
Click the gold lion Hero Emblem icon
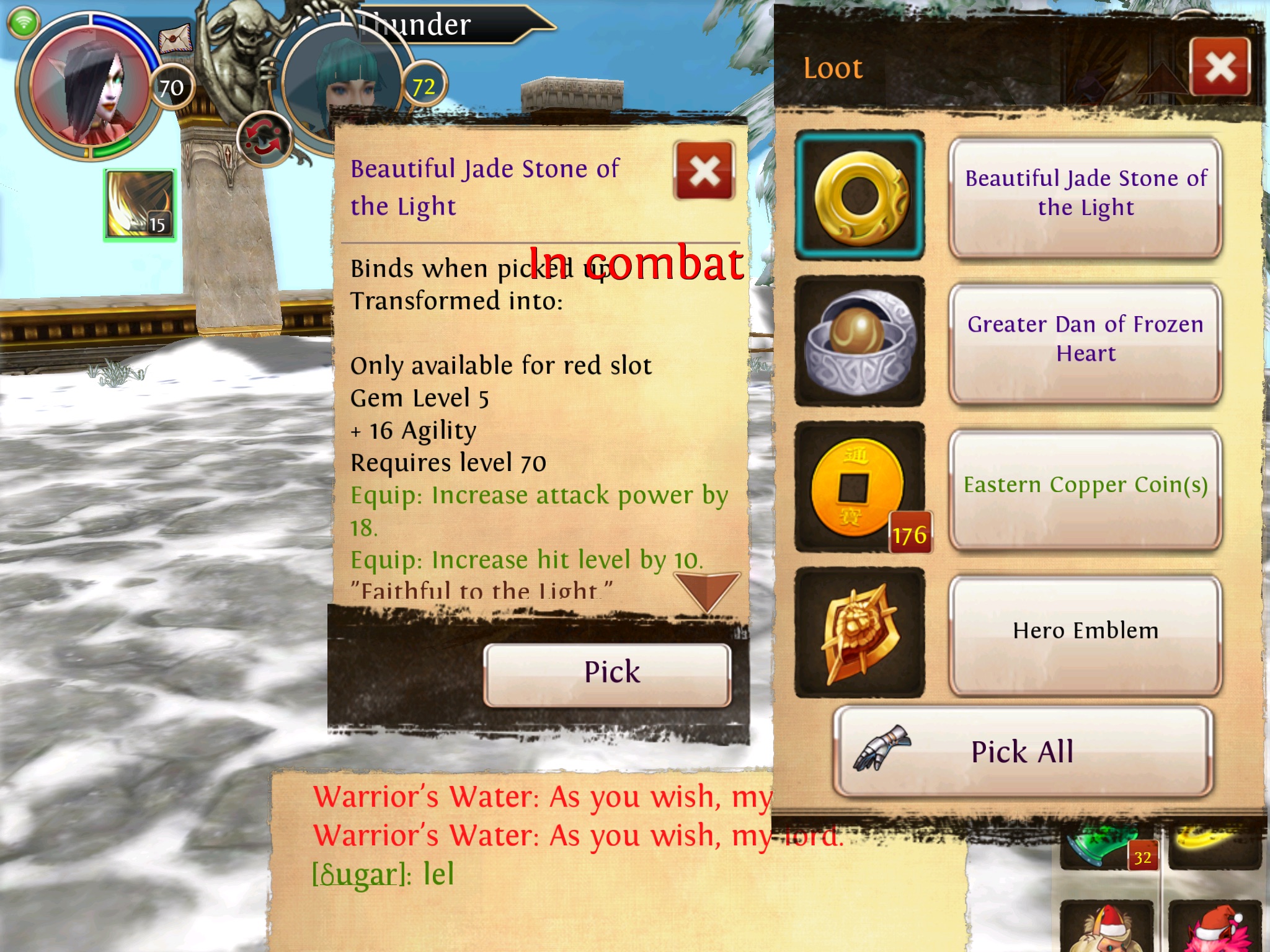click(860, 633)
